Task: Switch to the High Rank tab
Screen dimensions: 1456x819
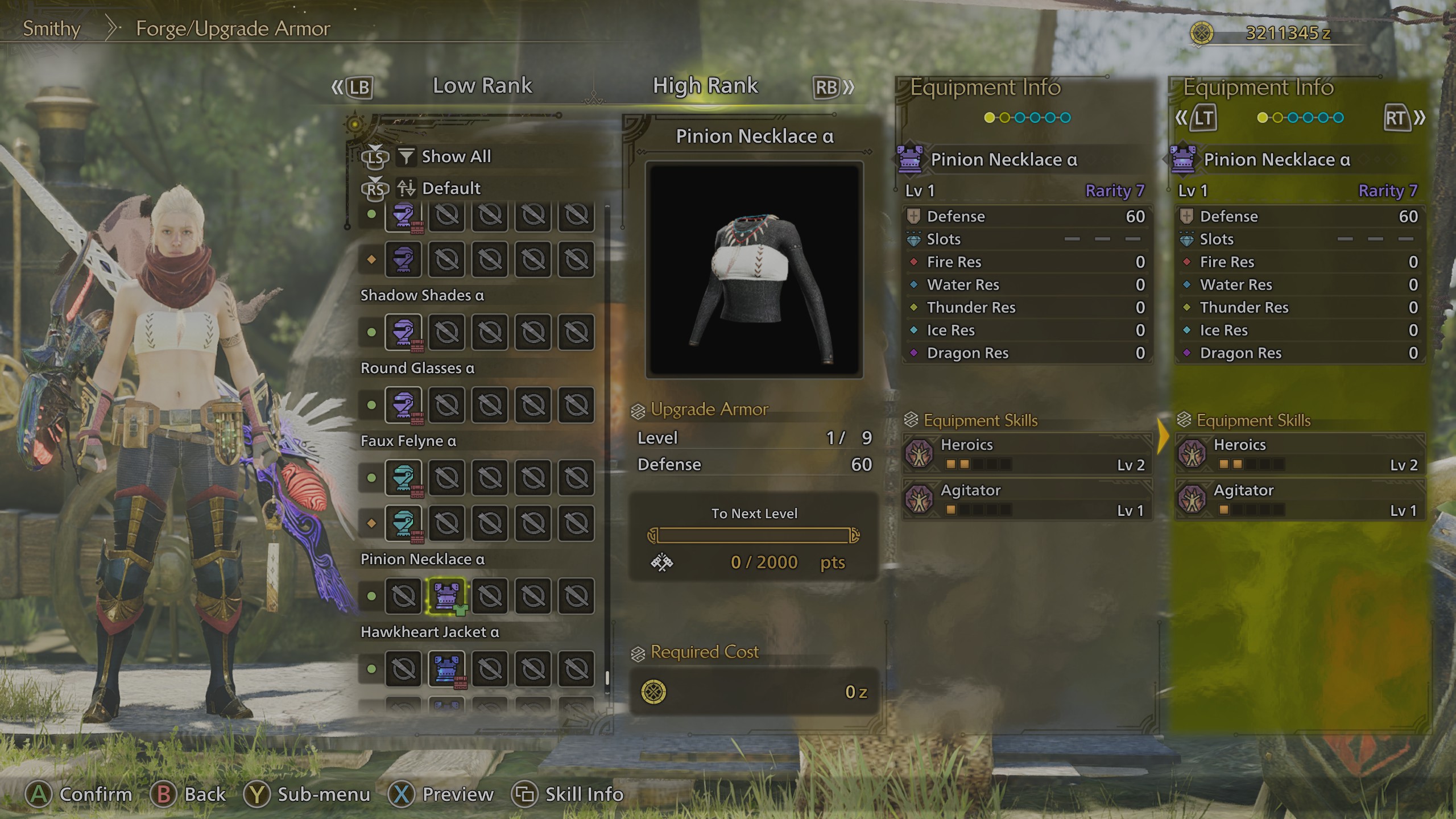Action: pyautogui.click(x=705, y=85)
